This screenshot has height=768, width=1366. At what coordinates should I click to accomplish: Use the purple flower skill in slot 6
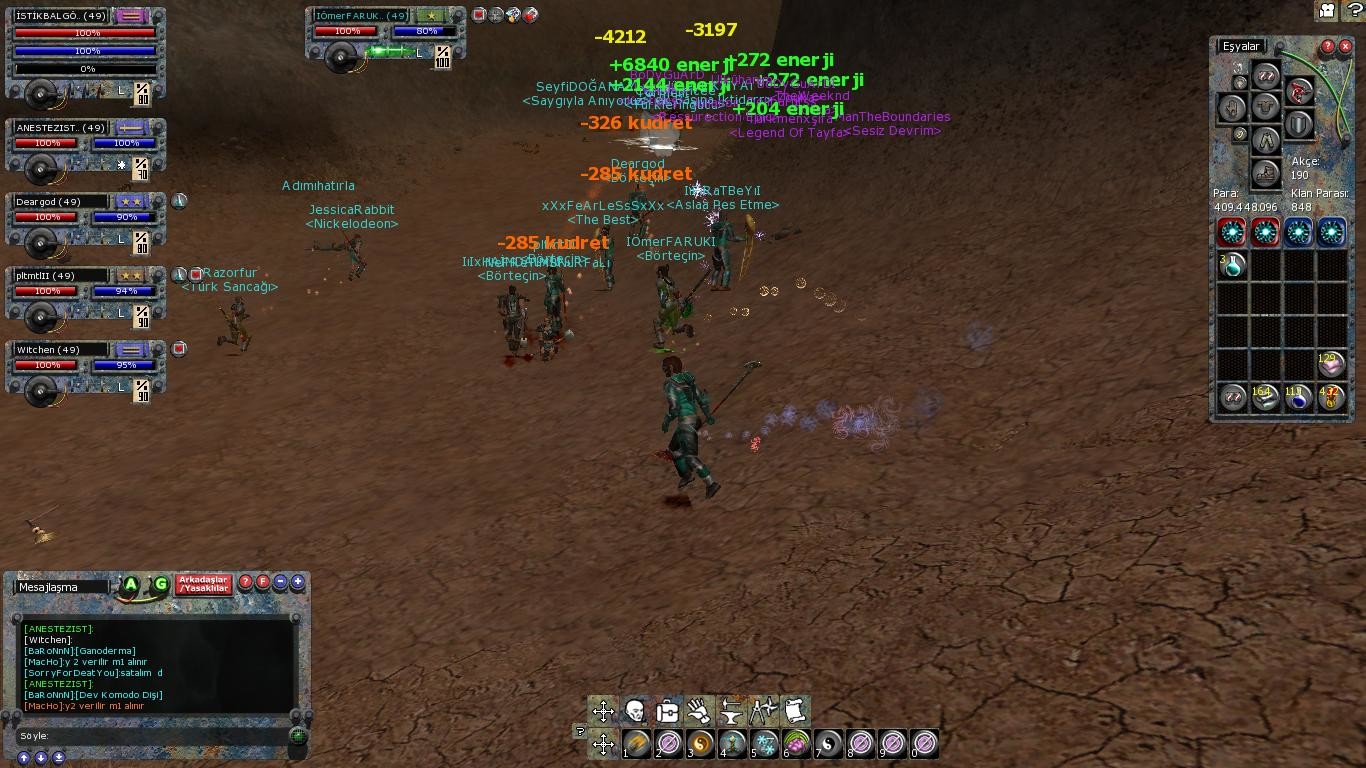796,744
